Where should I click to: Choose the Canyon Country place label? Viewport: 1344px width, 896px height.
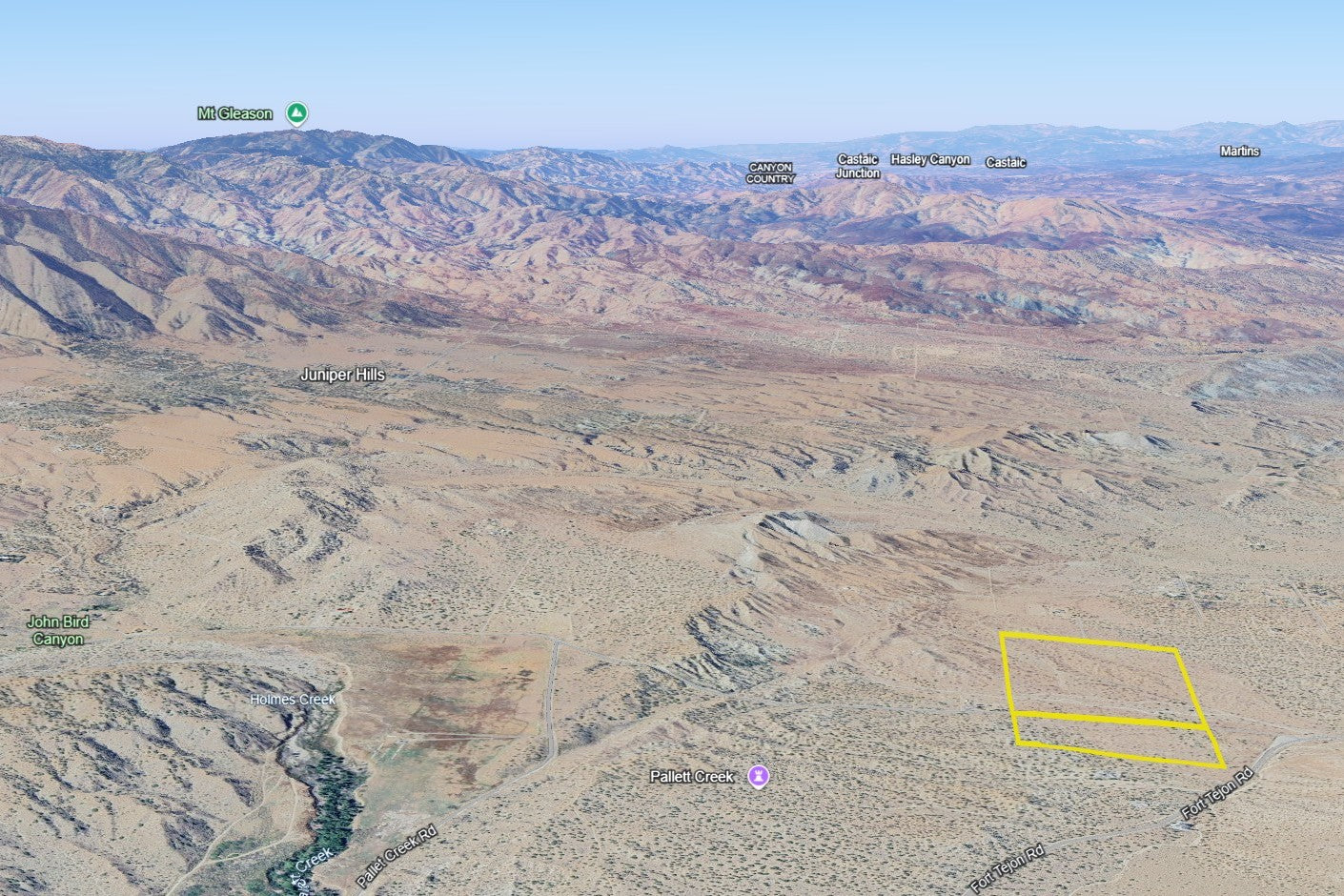coord(770,173)
